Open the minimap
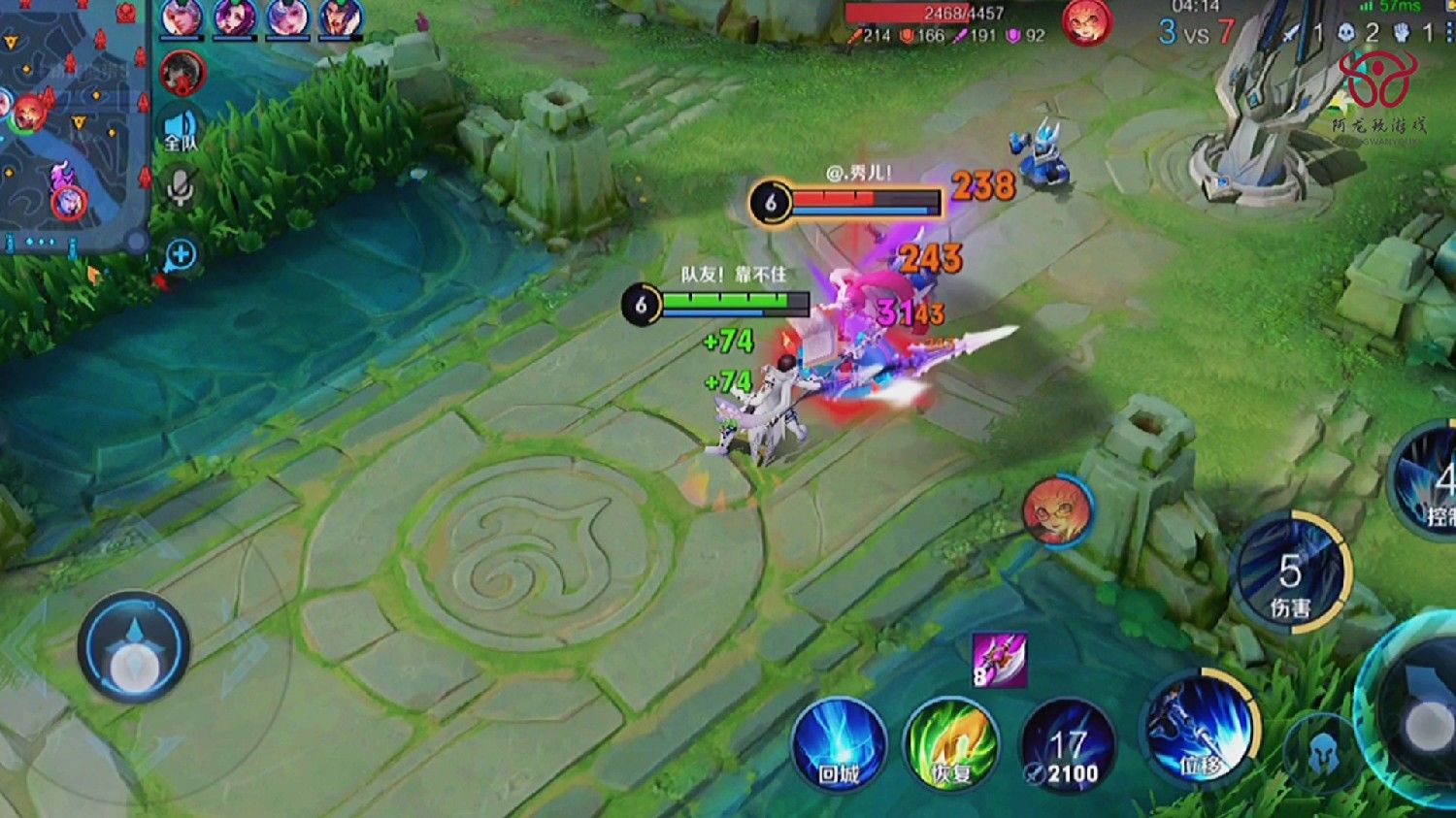The height and width of the screenshot is (818, 1456). [x=73, y=121]
